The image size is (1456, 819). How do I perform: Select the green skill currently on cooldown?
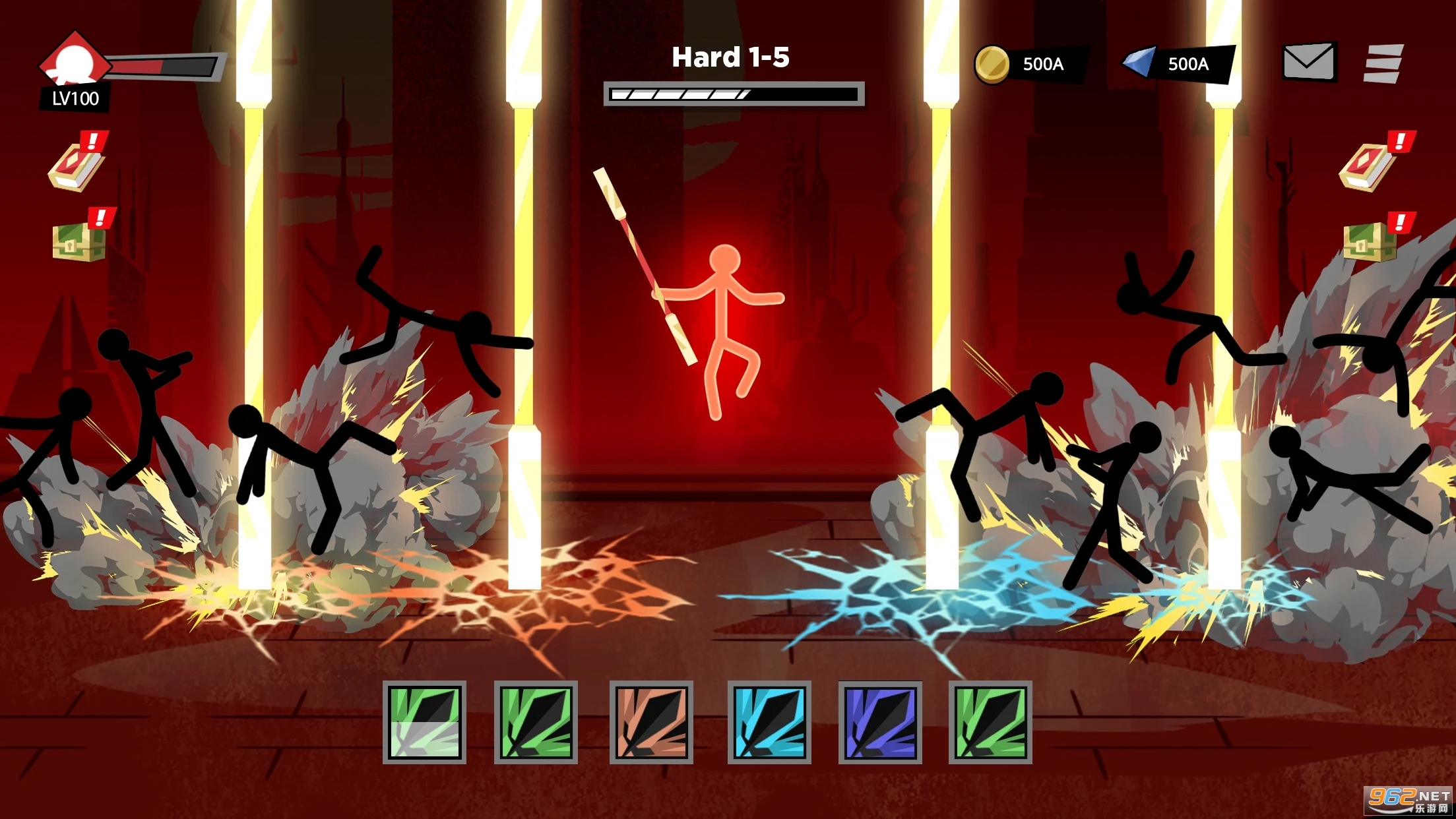[x=424, y=723]
